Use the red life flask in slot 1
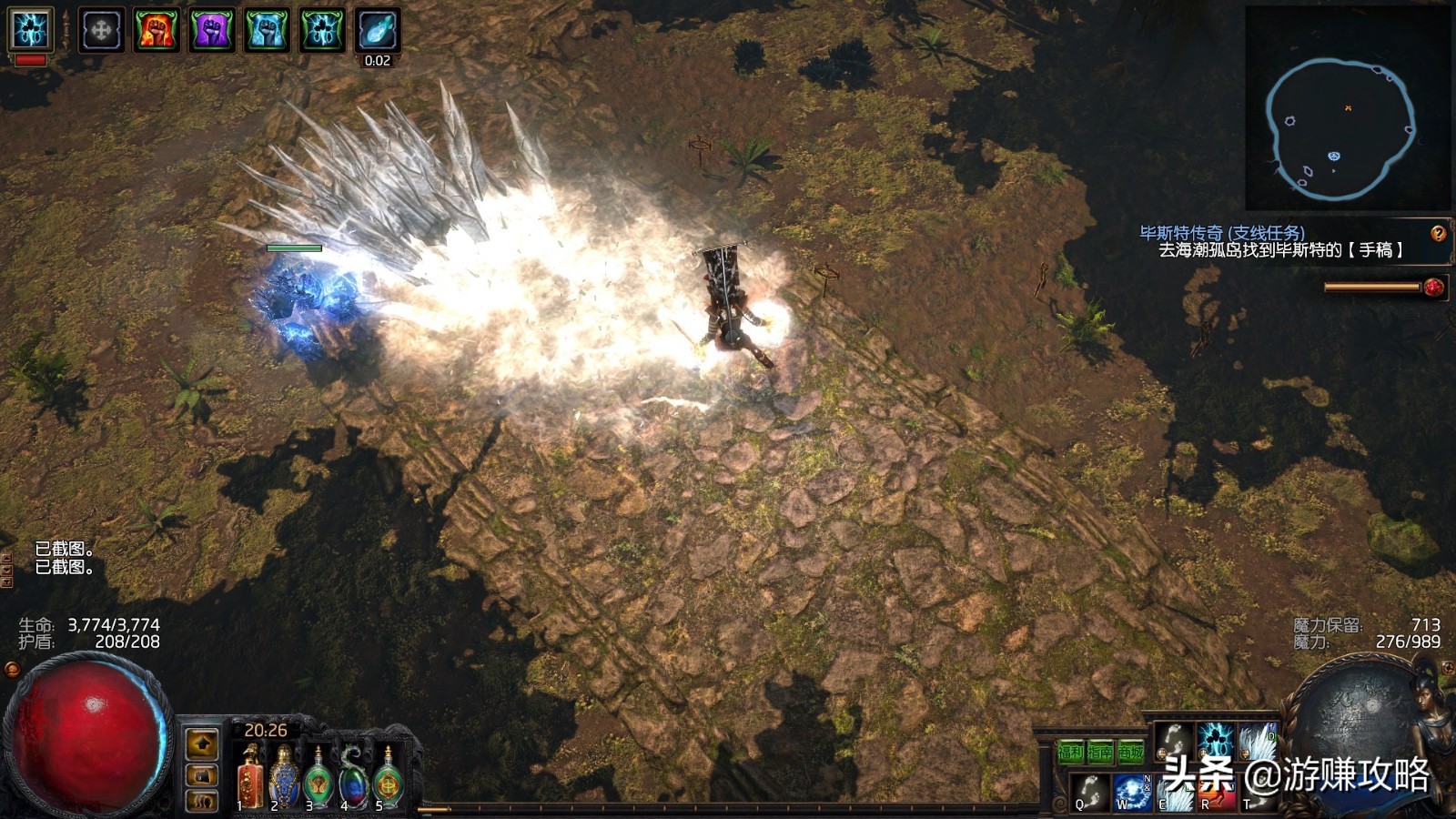Screen dimensions: 1456x819 point(249,780)
